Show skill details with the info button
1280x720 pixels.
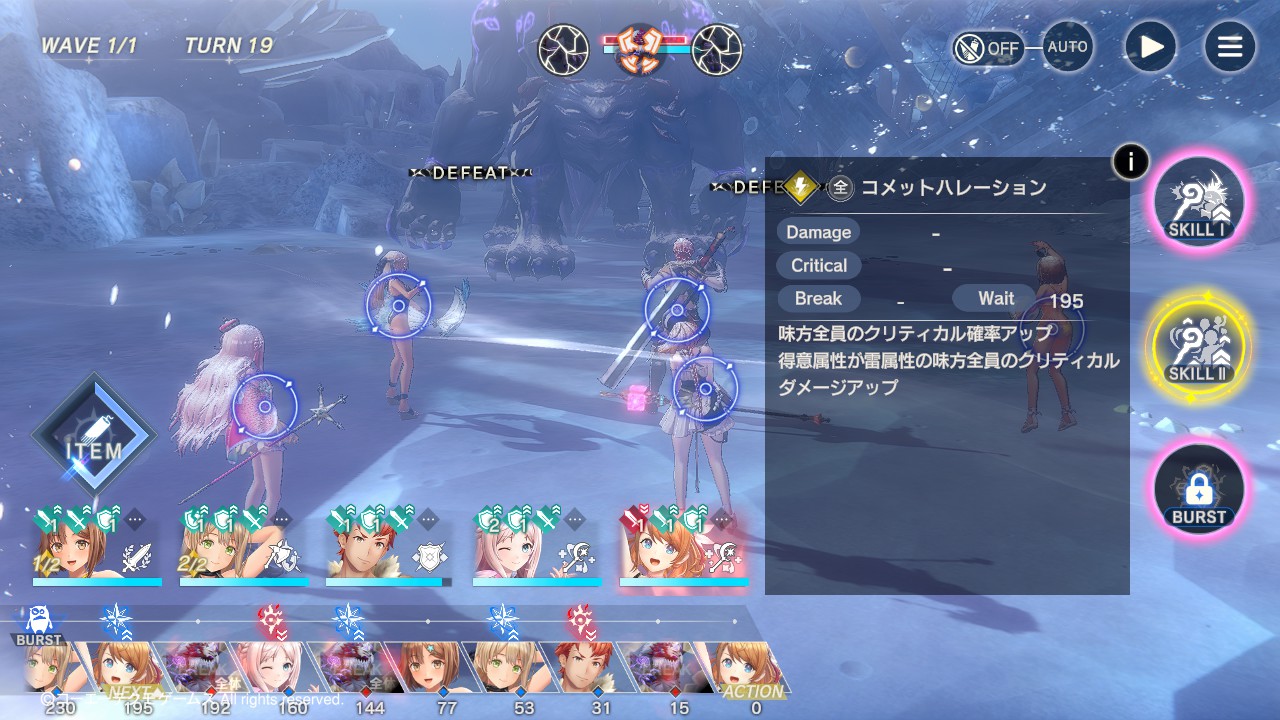[1130, 160]
